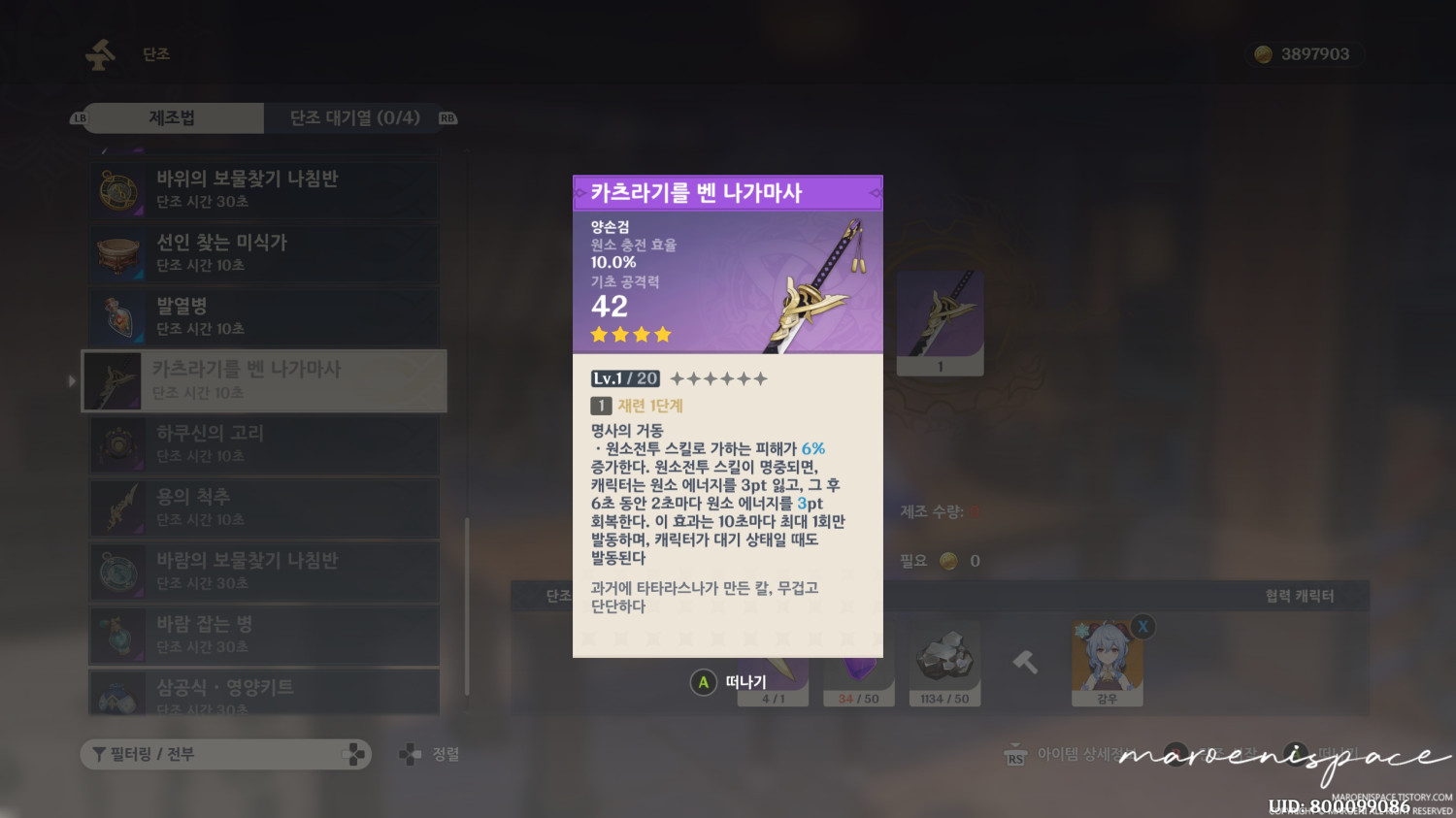Click the 선인 찾는 미식가 cooking pot icon
The width and height of the screenshot is (1456, 818).
[118, 253]
